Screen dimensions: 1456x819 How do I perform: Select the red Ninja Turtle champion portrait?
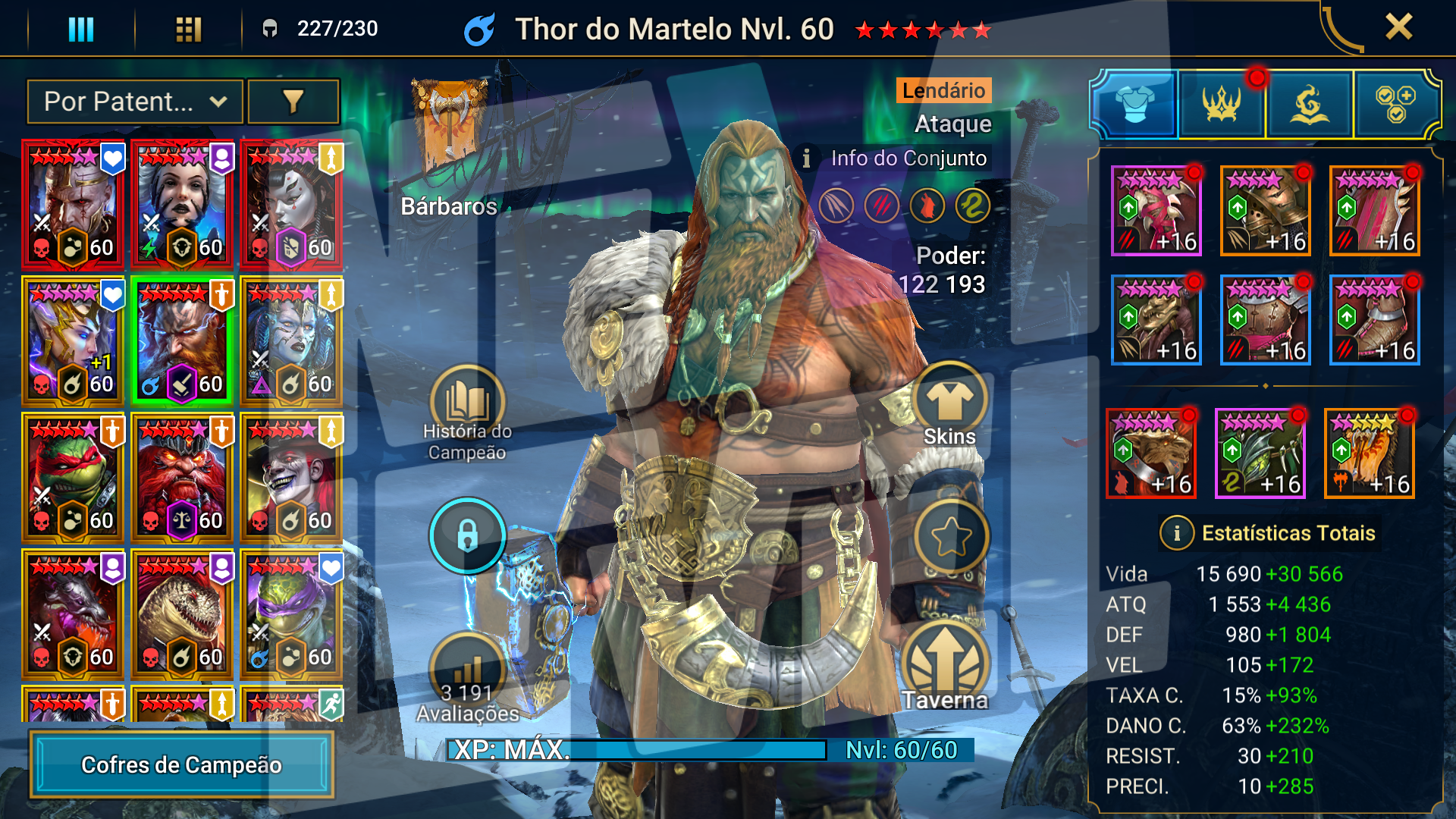tap(73, 476)
